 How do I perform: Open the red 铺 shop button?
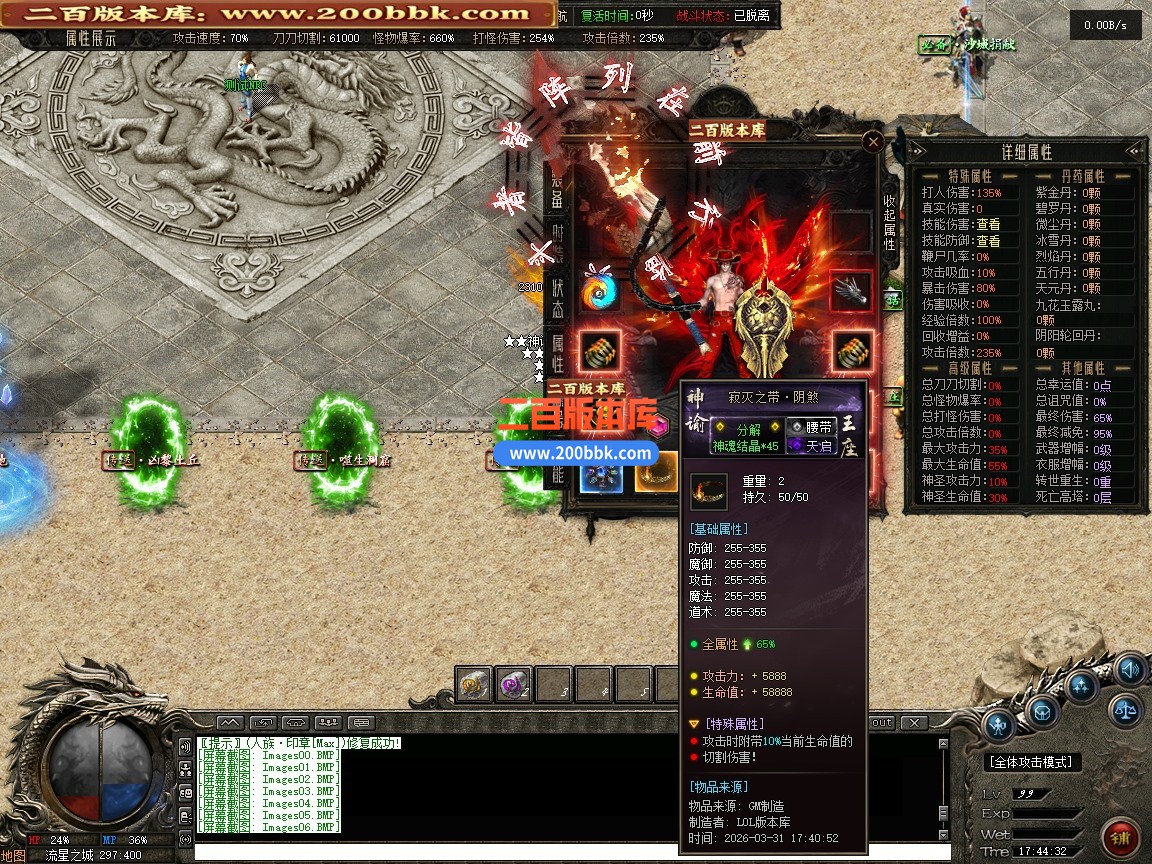(x=1122, y=837)
